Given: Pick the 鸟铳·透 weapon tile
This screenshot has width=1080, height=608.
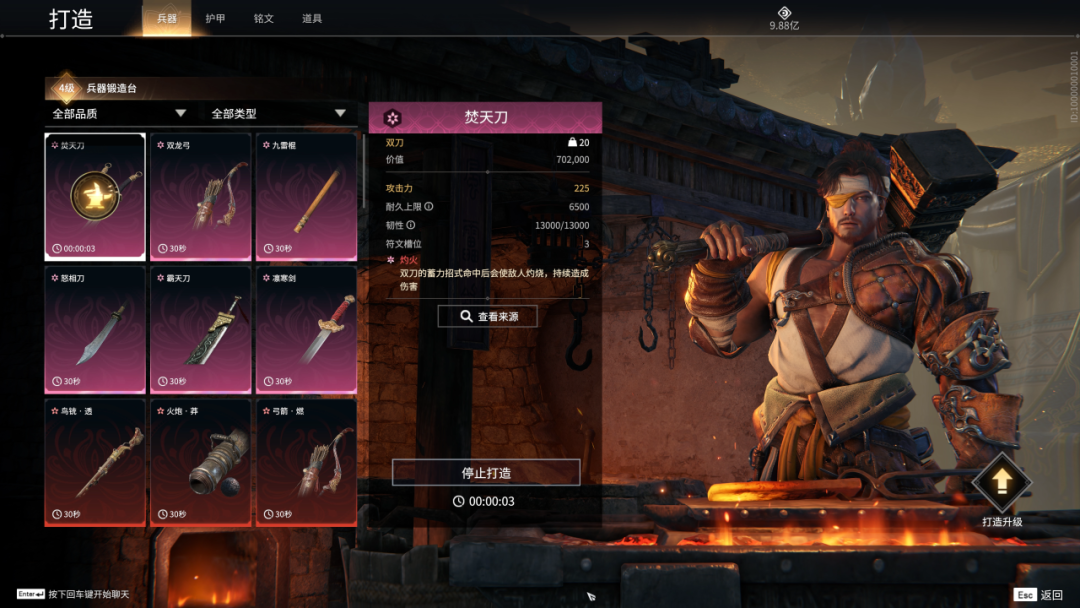Looking at the screenshot, I should (x=95, y=462).
